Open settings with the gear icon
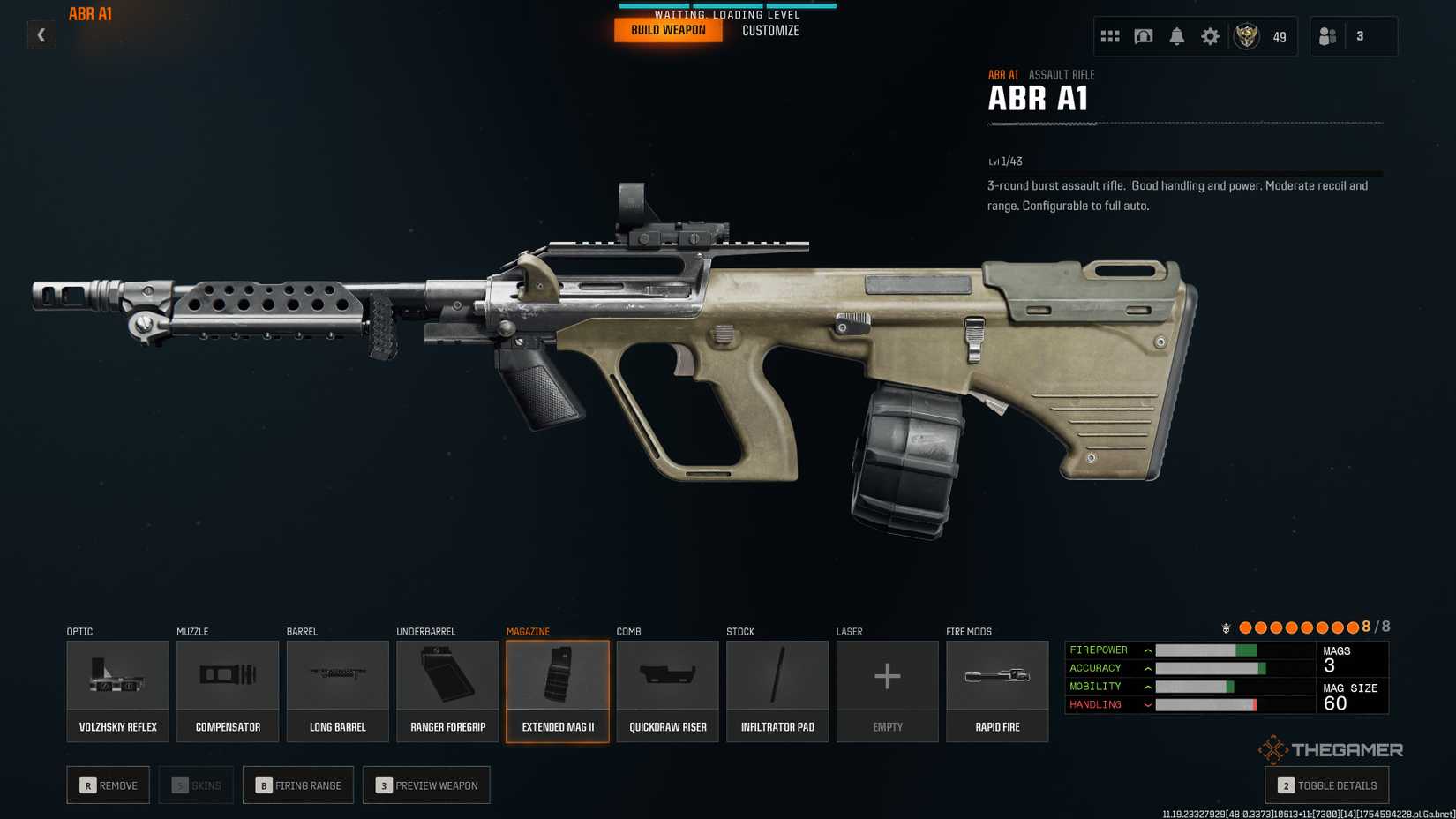Image resolution: width=1456 pixels, height=819 pixels. coord(1210,36)
